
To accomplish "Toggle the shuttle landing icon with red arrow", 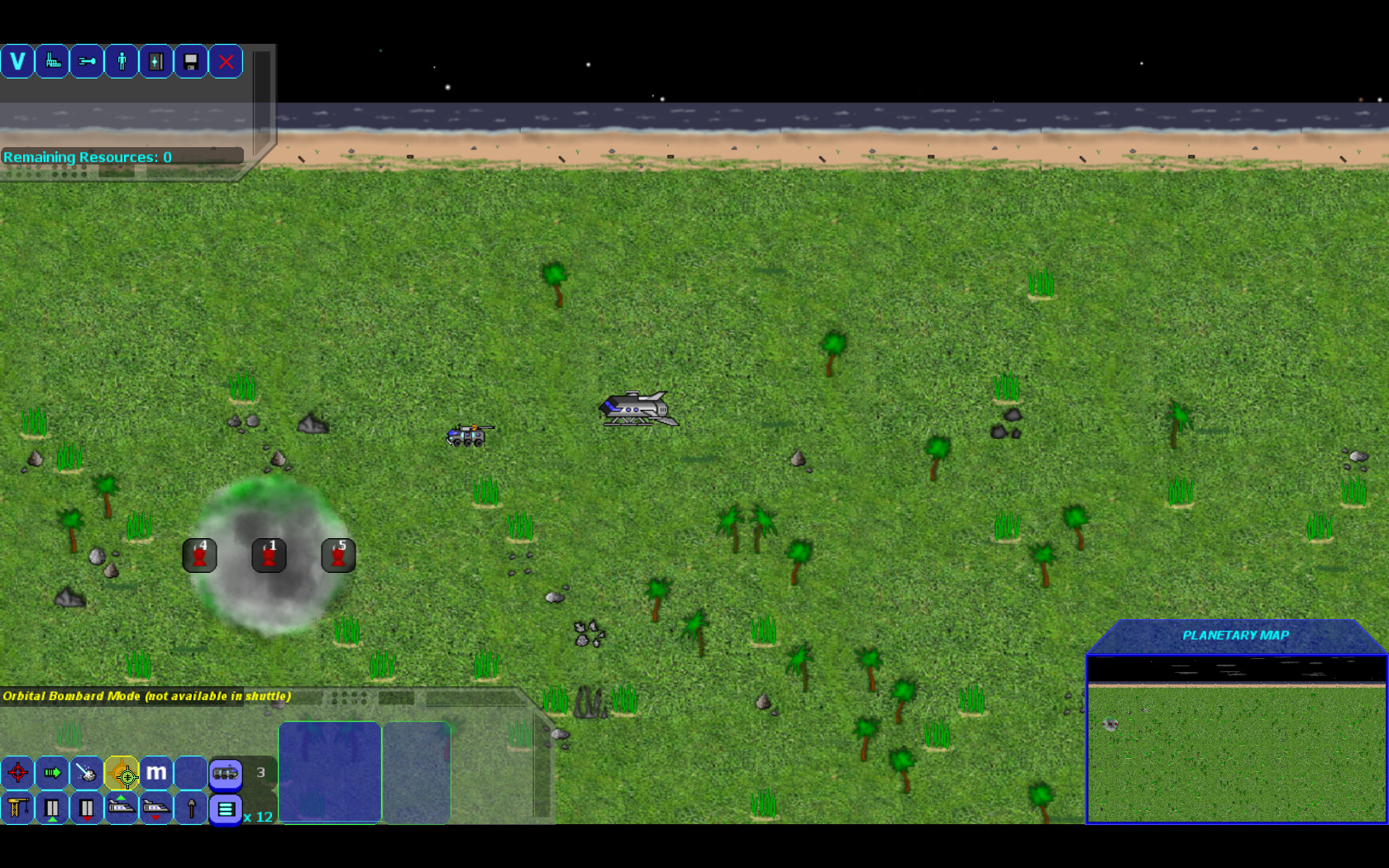I will point(155,808).
